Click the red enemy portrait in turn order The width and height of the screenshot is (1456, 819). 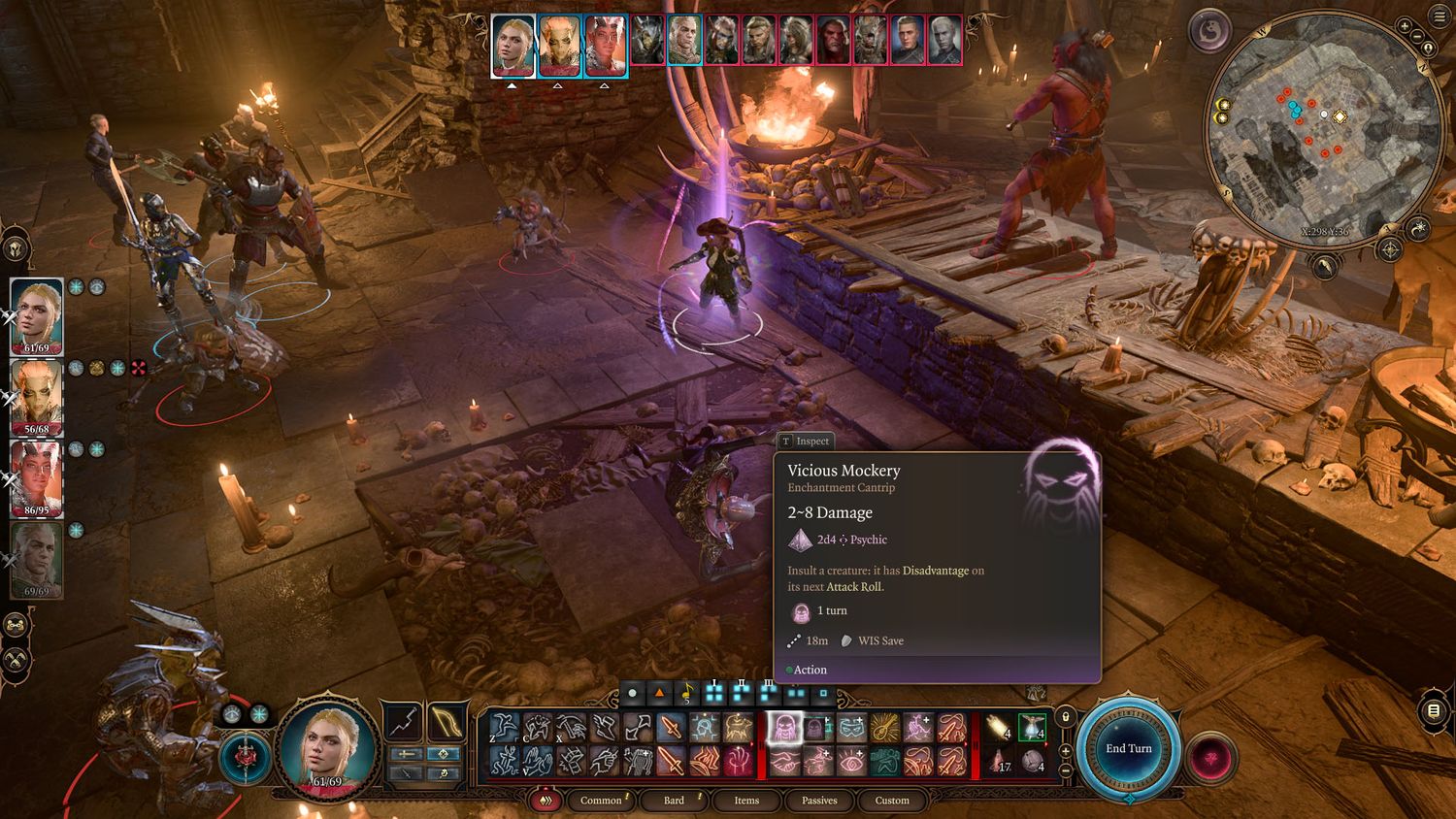pyautogui.click(x=833, y=41)
